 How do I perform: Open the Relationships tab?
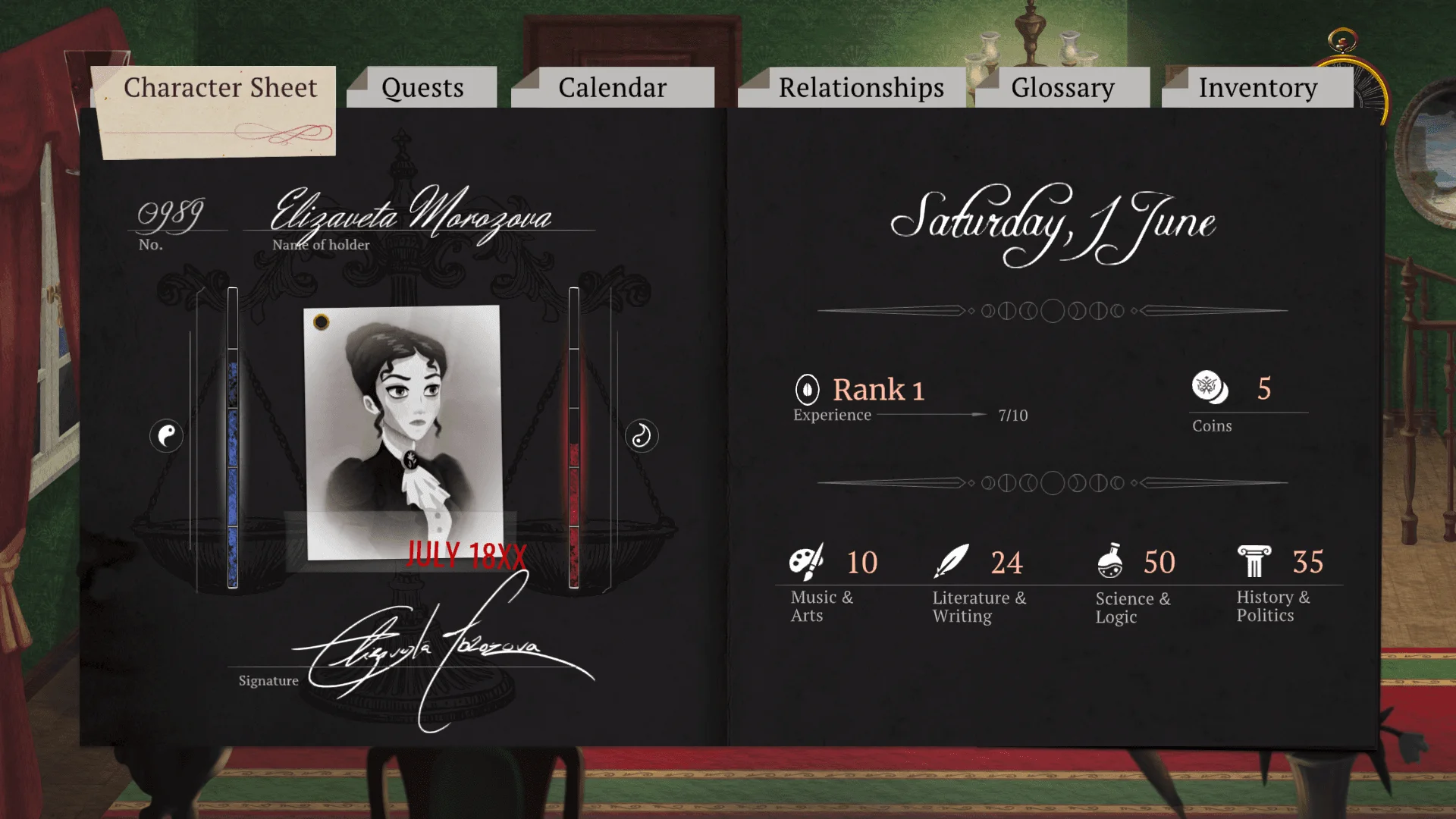862,87
